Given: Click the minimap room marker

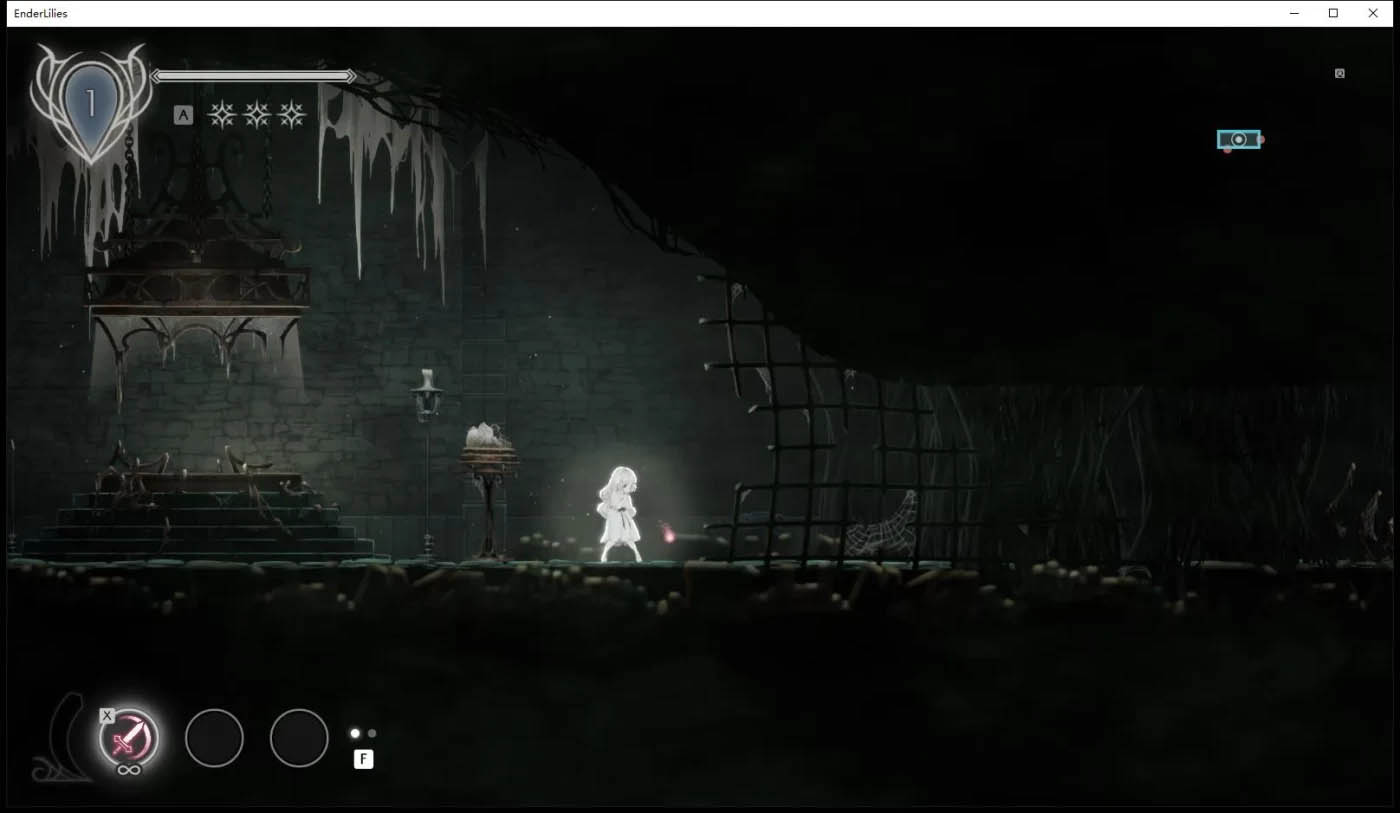Looking at the screenshot, I should click(1238, 140).
